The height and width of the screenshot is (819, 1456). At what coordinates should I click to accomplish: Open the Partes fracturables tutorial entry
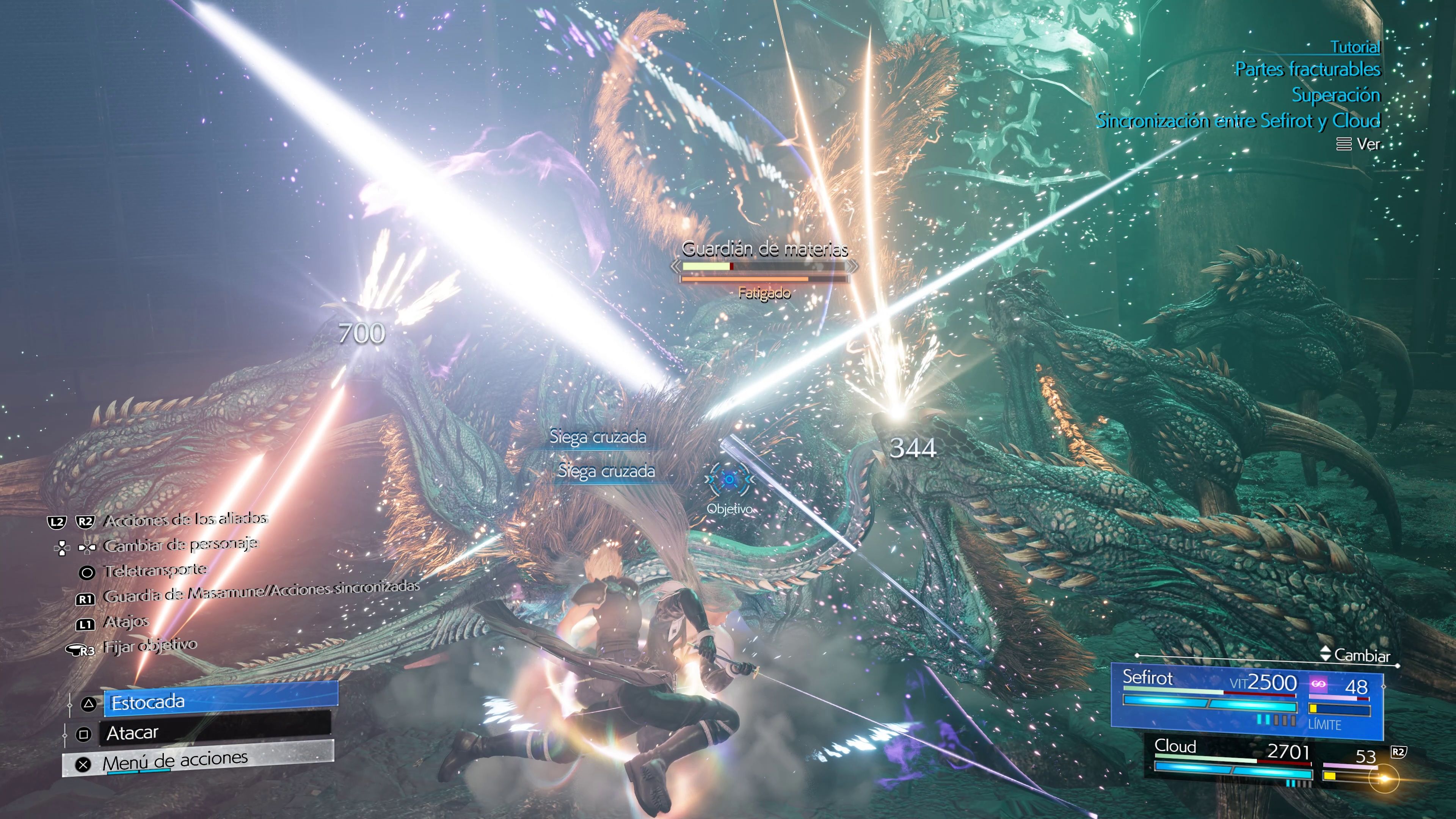click(1307, 69)
